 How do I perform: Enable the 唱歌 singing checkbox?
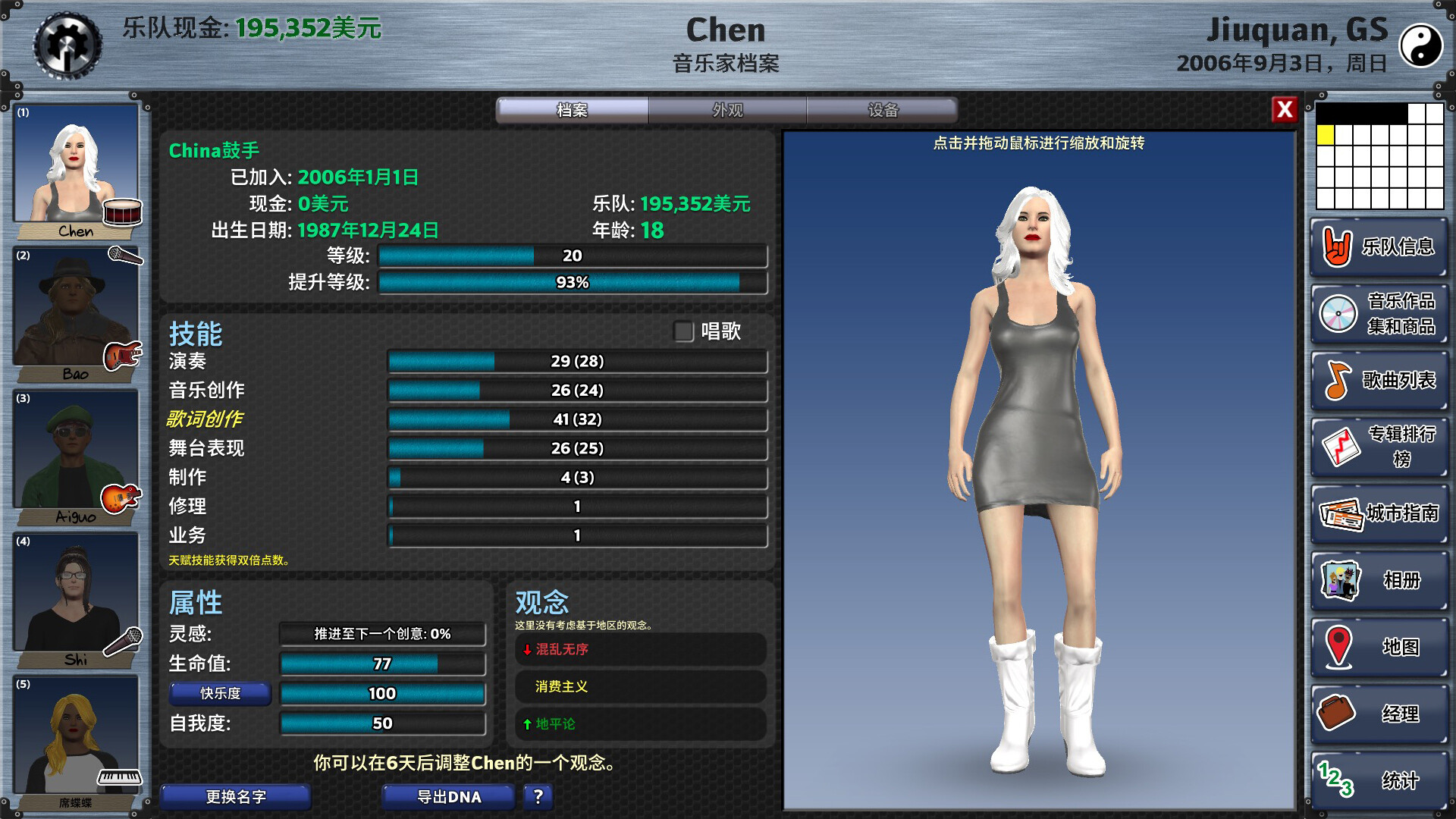683,331
